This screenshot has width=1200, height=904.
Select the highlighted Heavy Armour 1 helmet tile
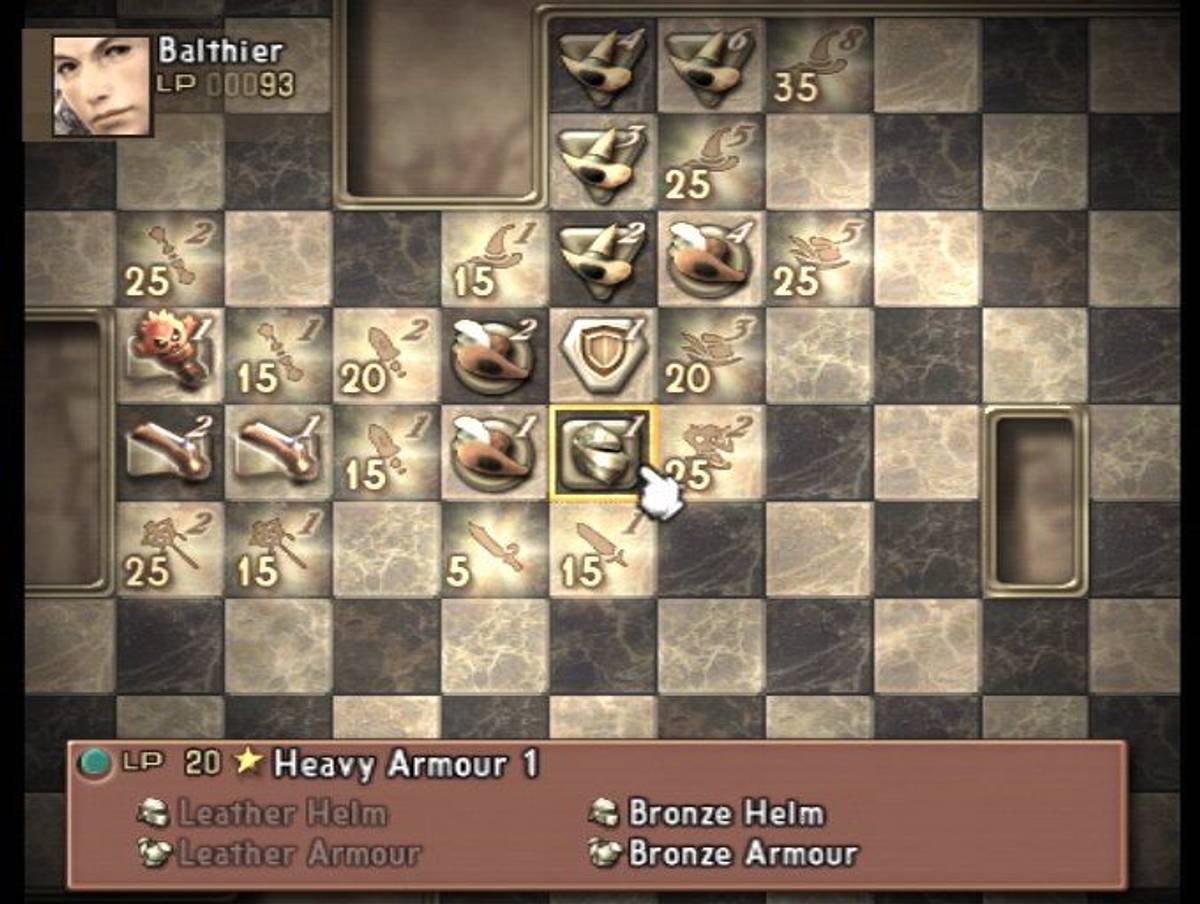pyautogui.click(x=600, y=453)
